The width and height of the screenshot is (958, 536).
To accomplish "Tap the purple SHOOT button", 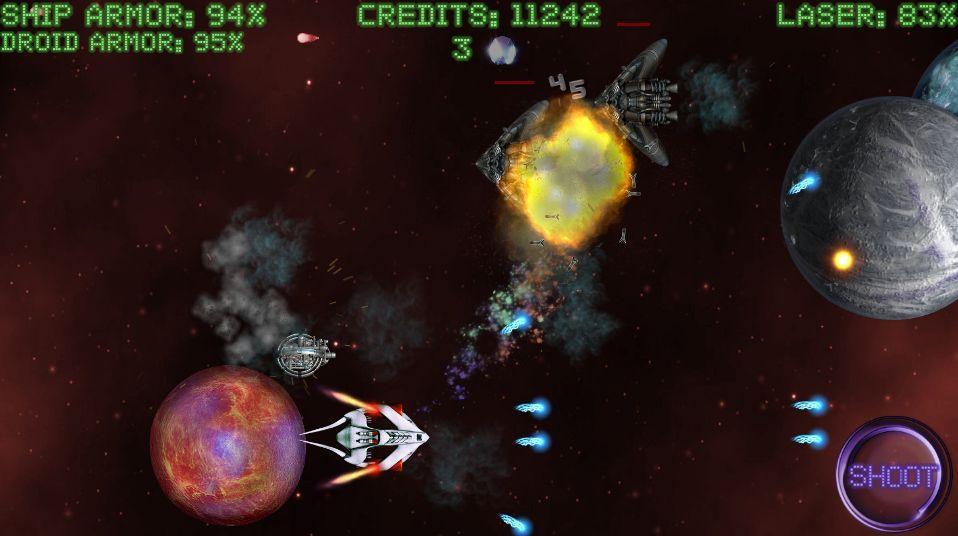I will tap(894, 475).
